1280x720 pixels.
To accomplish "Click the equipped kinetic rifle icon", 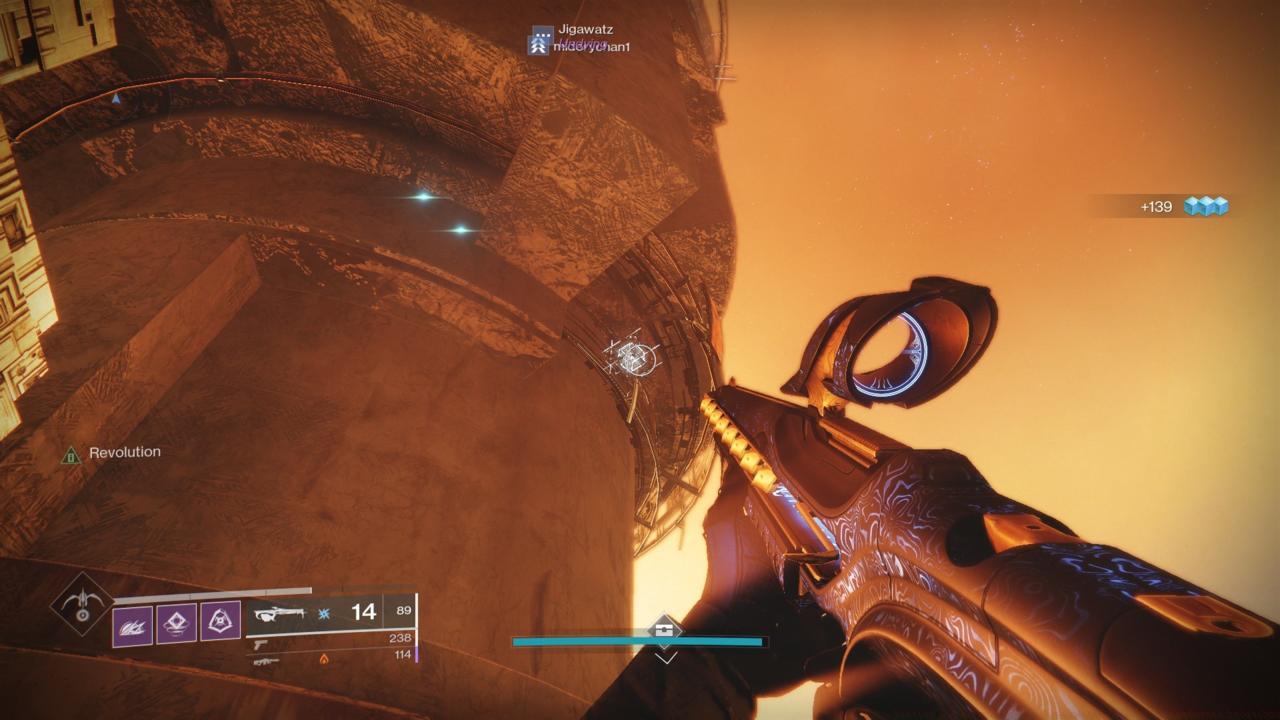I will tap(280, 612).
